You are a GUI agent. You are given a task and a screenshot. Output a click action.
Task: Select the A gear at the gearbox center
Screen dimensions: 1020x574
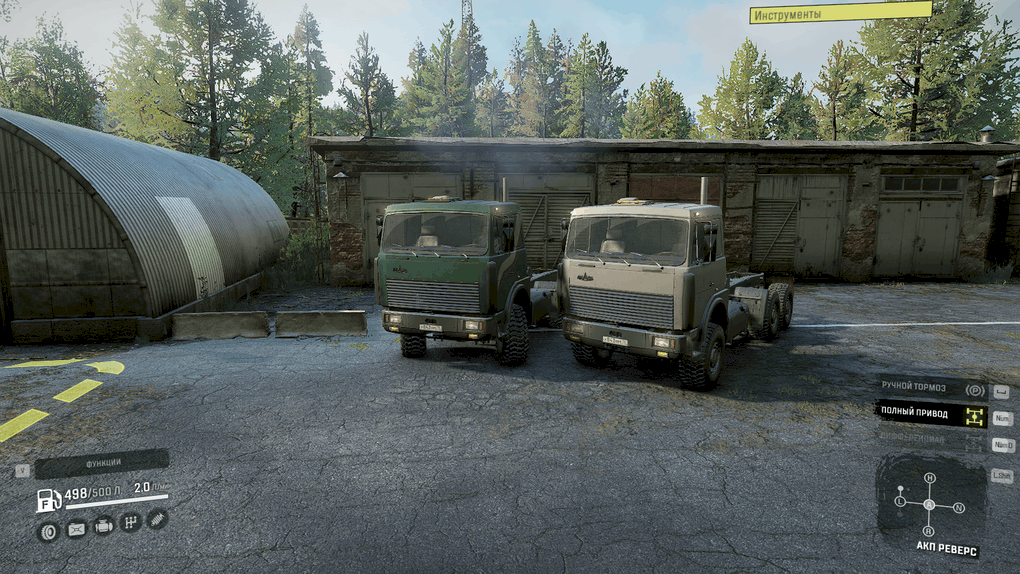coord(929,503)
